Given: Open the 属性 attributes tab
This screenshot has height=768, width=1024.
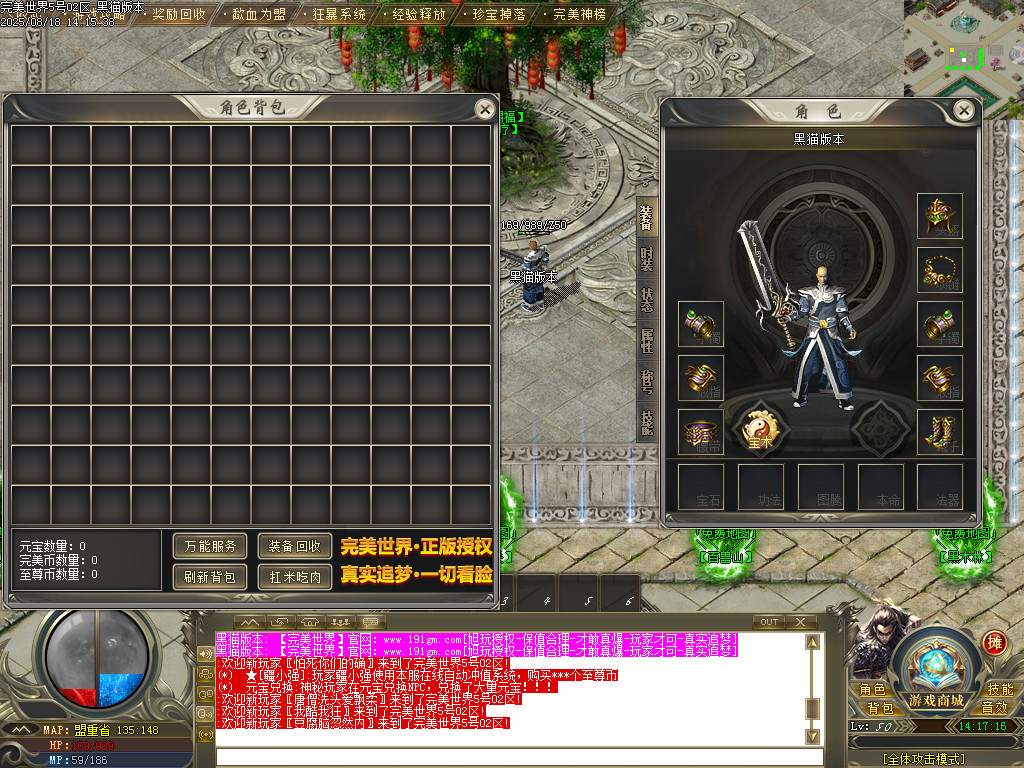Looking at the screenshot, I should point(647,341).
